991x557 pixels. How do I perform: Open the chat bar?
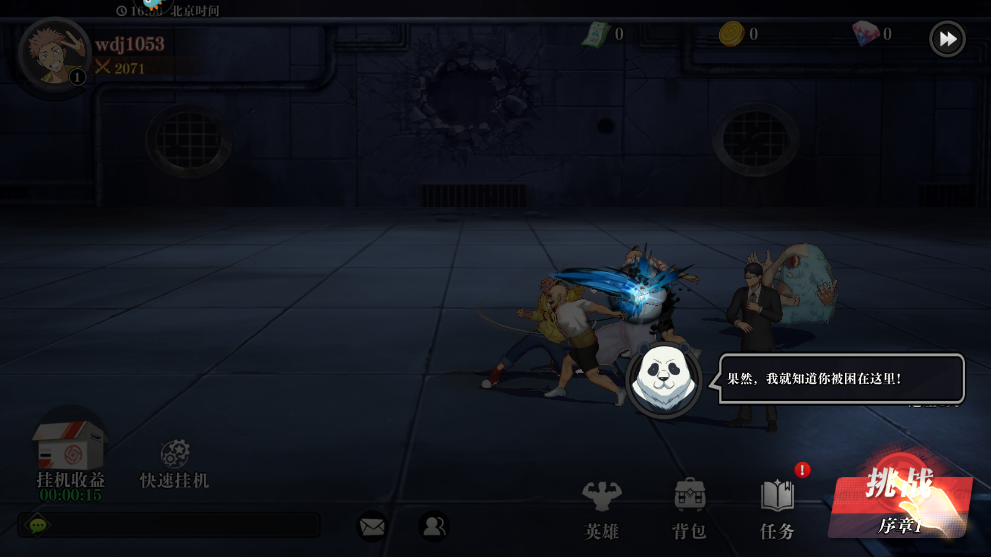tap(170, 525)
